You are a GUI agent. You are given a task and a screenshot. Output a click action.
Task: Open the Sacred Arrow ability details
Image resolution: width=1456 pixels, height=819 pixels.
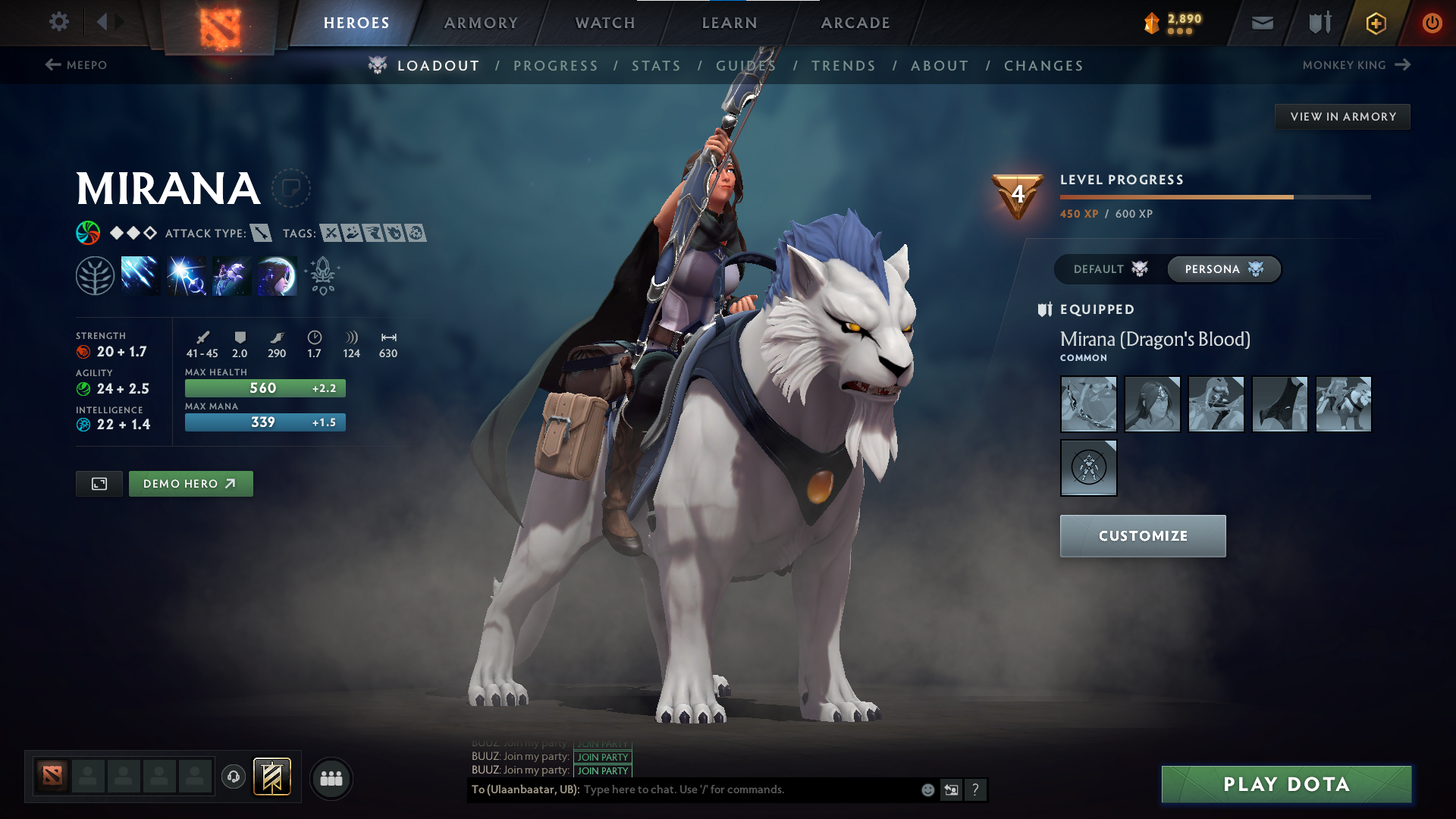186,275
